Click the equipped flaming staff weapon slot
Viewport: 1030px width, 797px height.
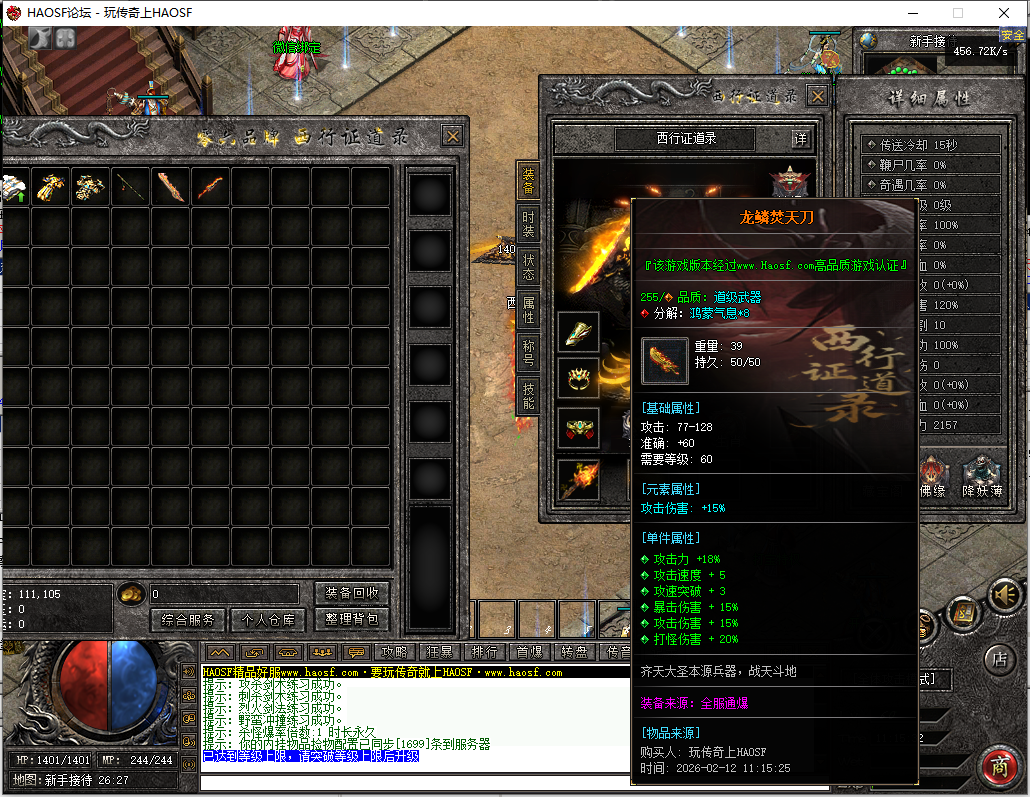coord(578,480)
